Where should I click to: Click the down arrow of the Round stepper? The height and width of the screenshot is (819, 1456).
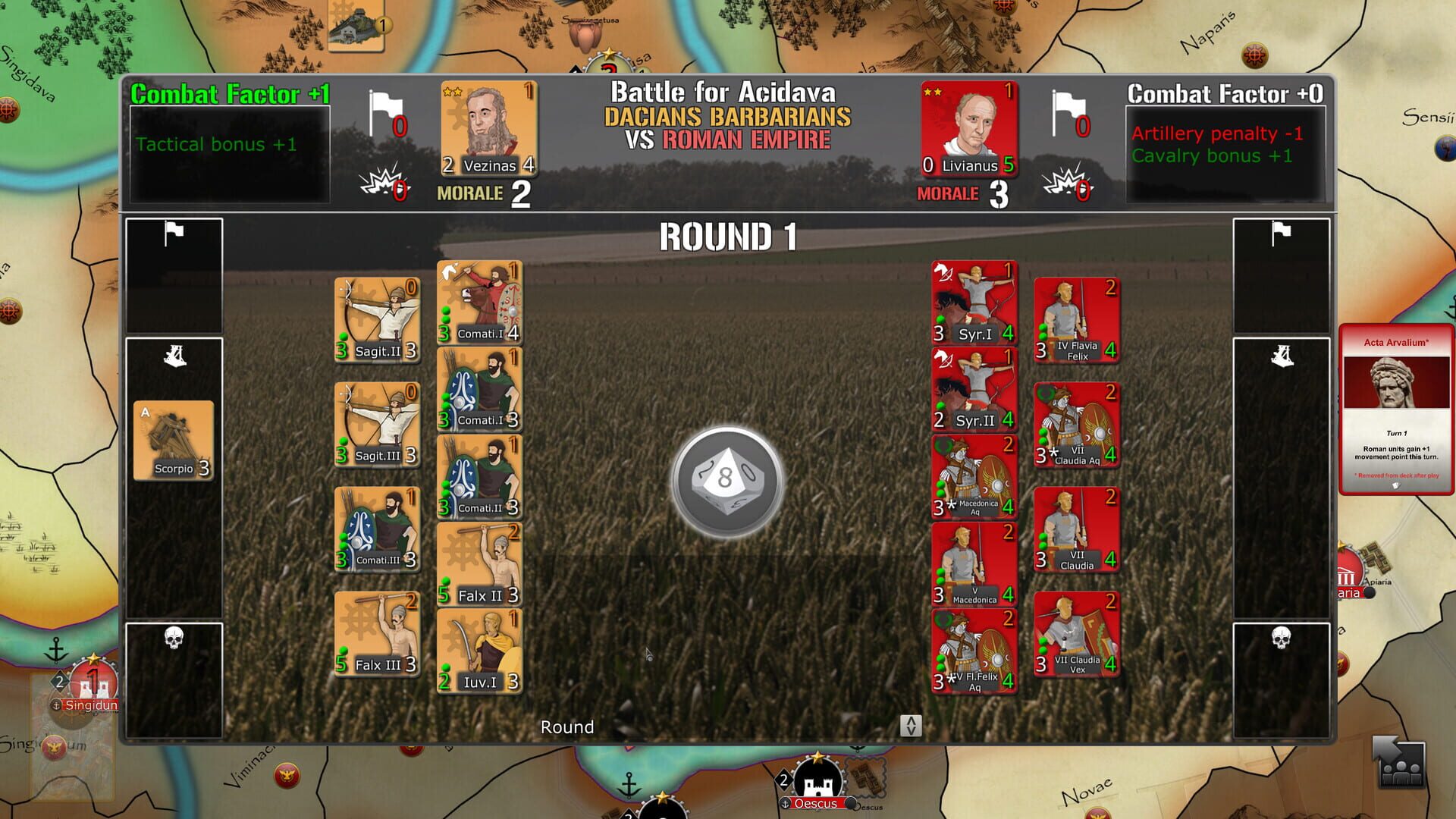pos(912,731)
